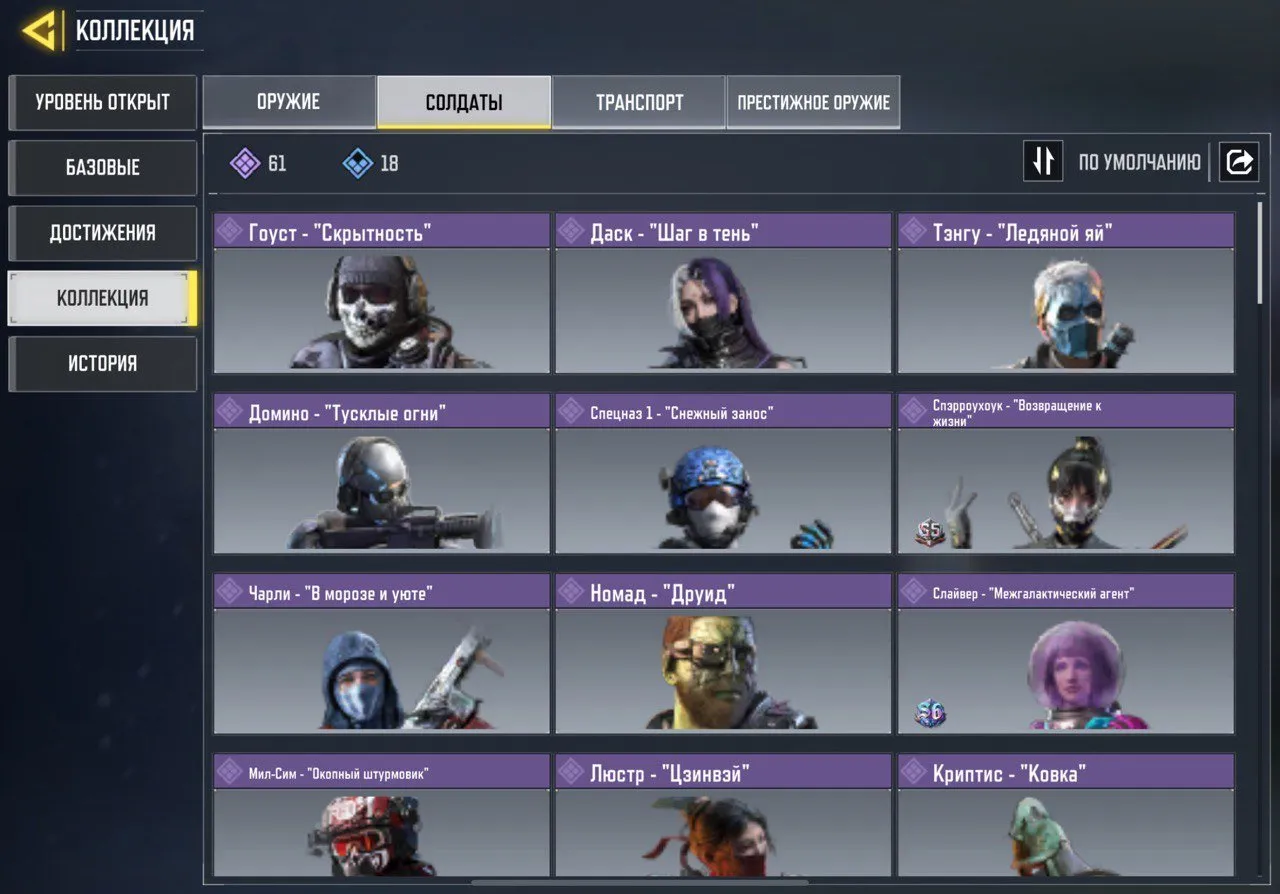Viewport: 1280px width, 894px height.
Task: Click the Базовые sidebar button
Action: (x=102, y=168)
